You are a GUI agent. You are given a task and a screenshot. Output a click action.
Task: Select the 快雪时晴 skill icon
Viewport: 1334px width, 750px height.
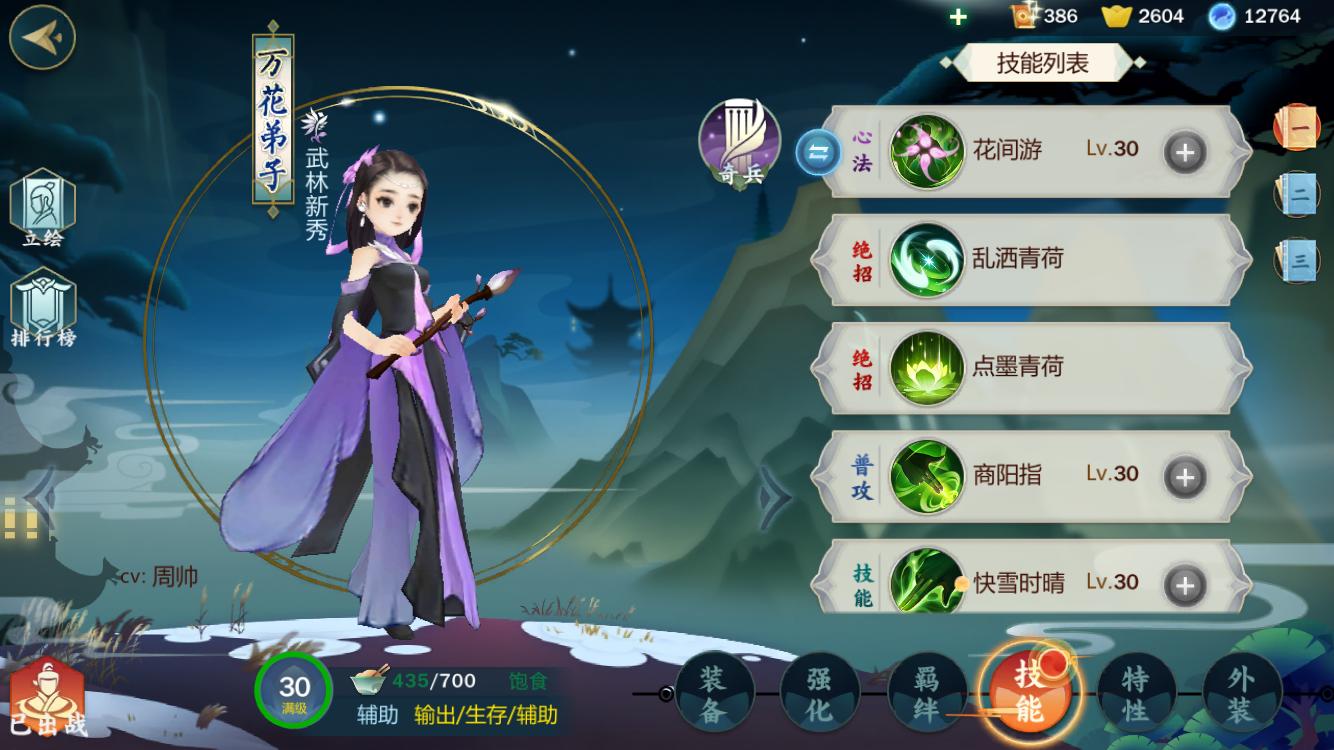(930, 581)
